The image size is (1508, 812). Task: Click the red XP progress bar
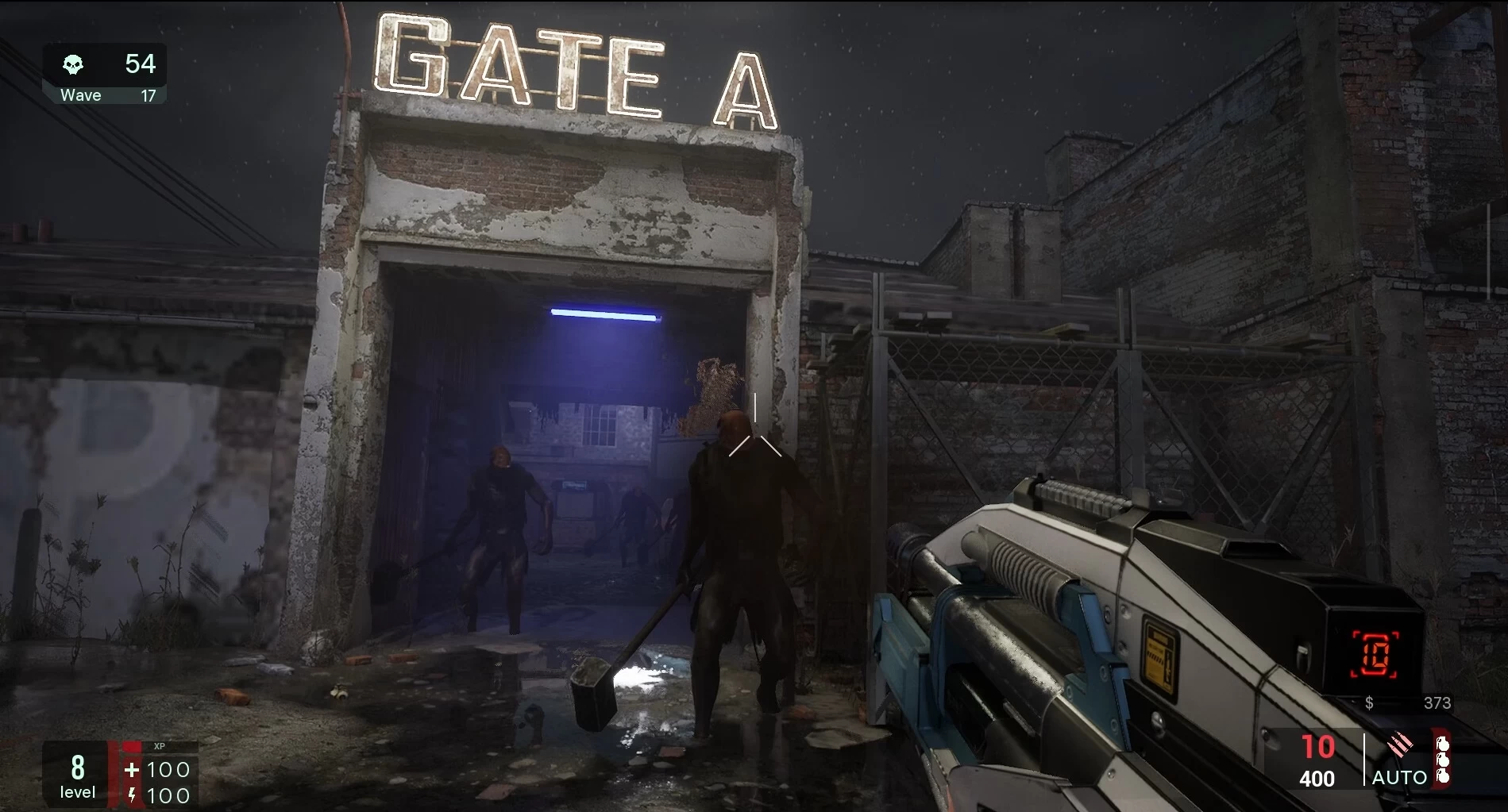click(x=112, y=774)
